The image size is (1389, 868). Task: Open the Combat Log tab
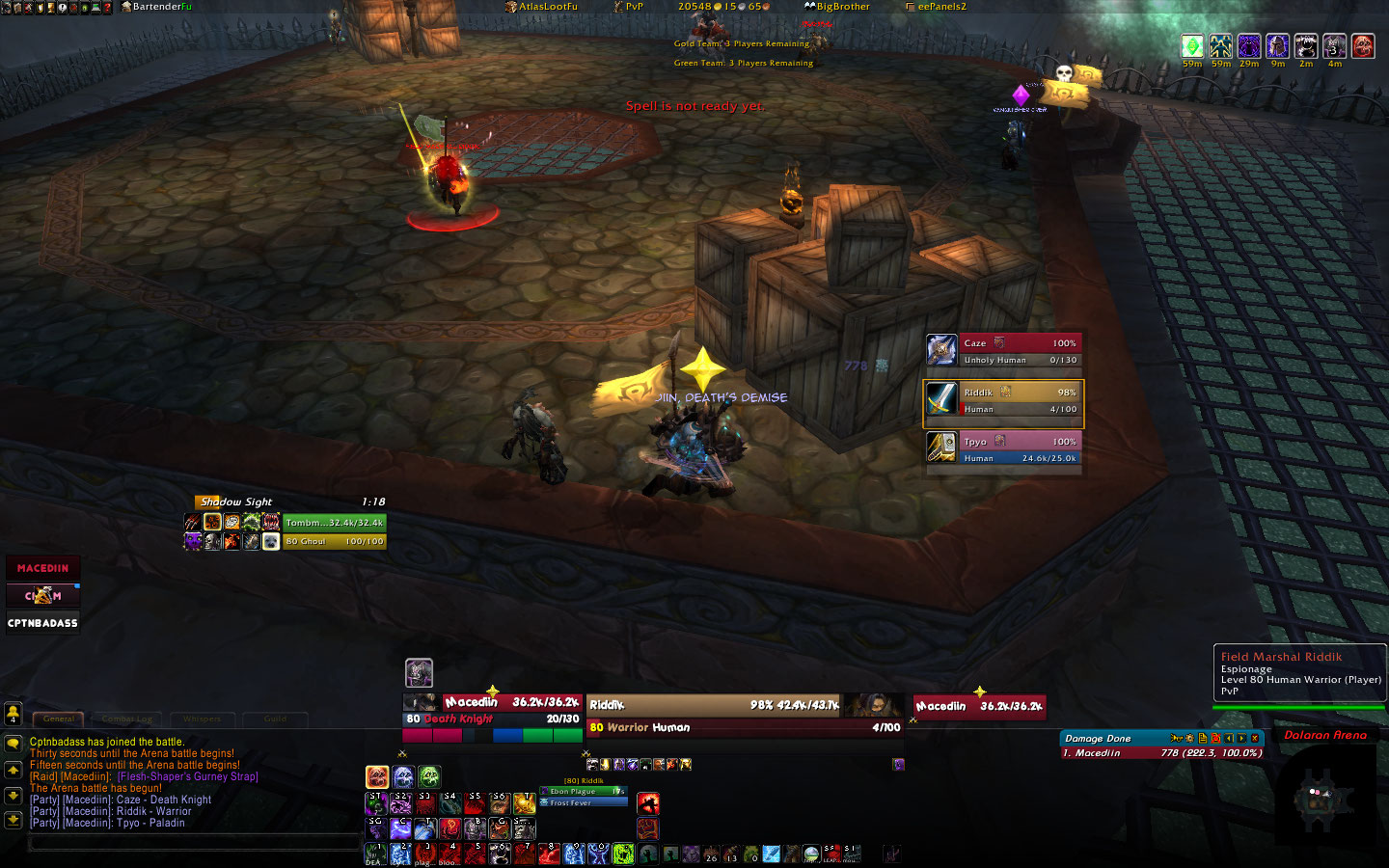126,719
